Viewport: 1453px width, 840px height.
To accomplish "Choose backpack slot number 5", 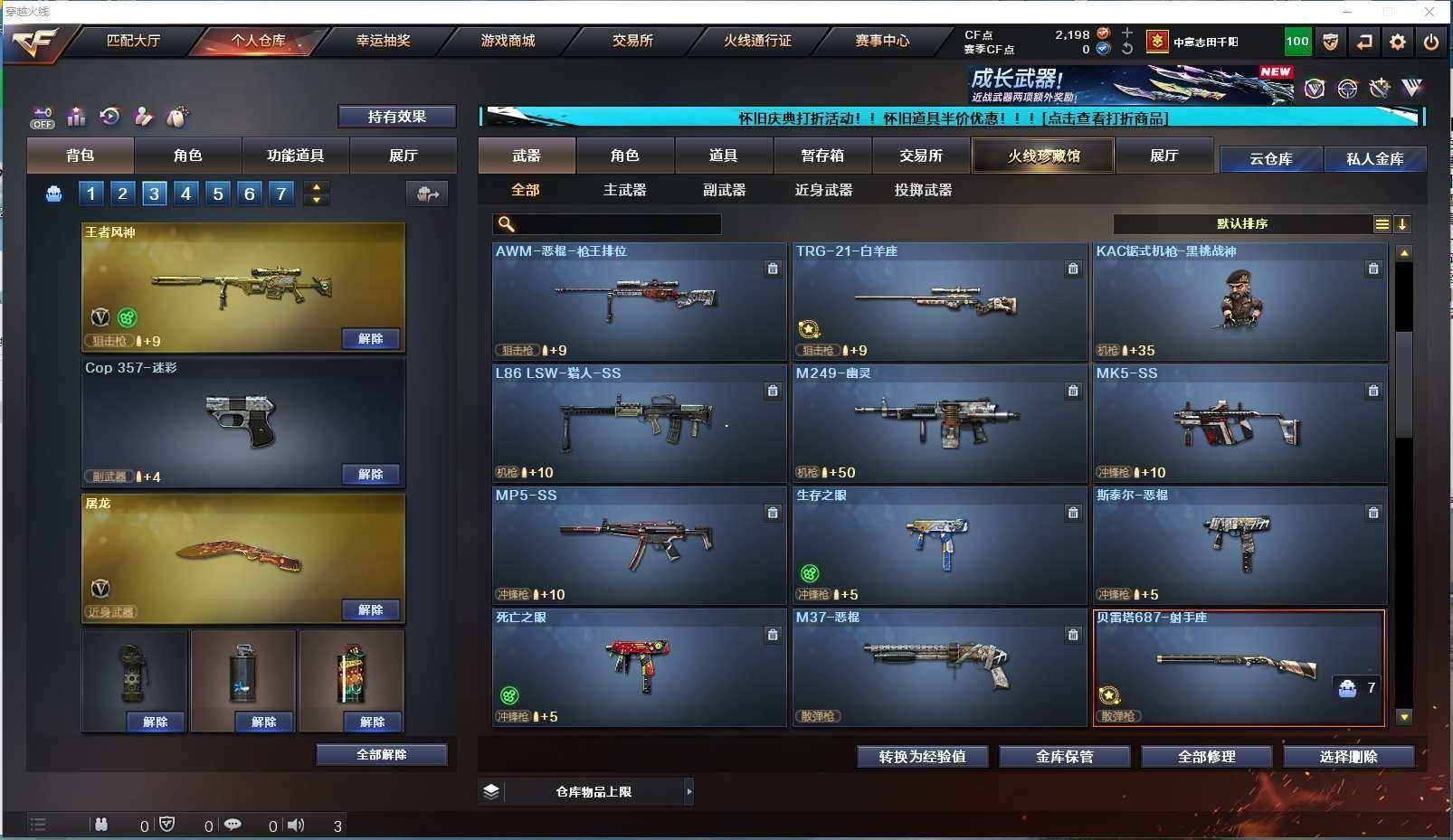I will (218, 193).
